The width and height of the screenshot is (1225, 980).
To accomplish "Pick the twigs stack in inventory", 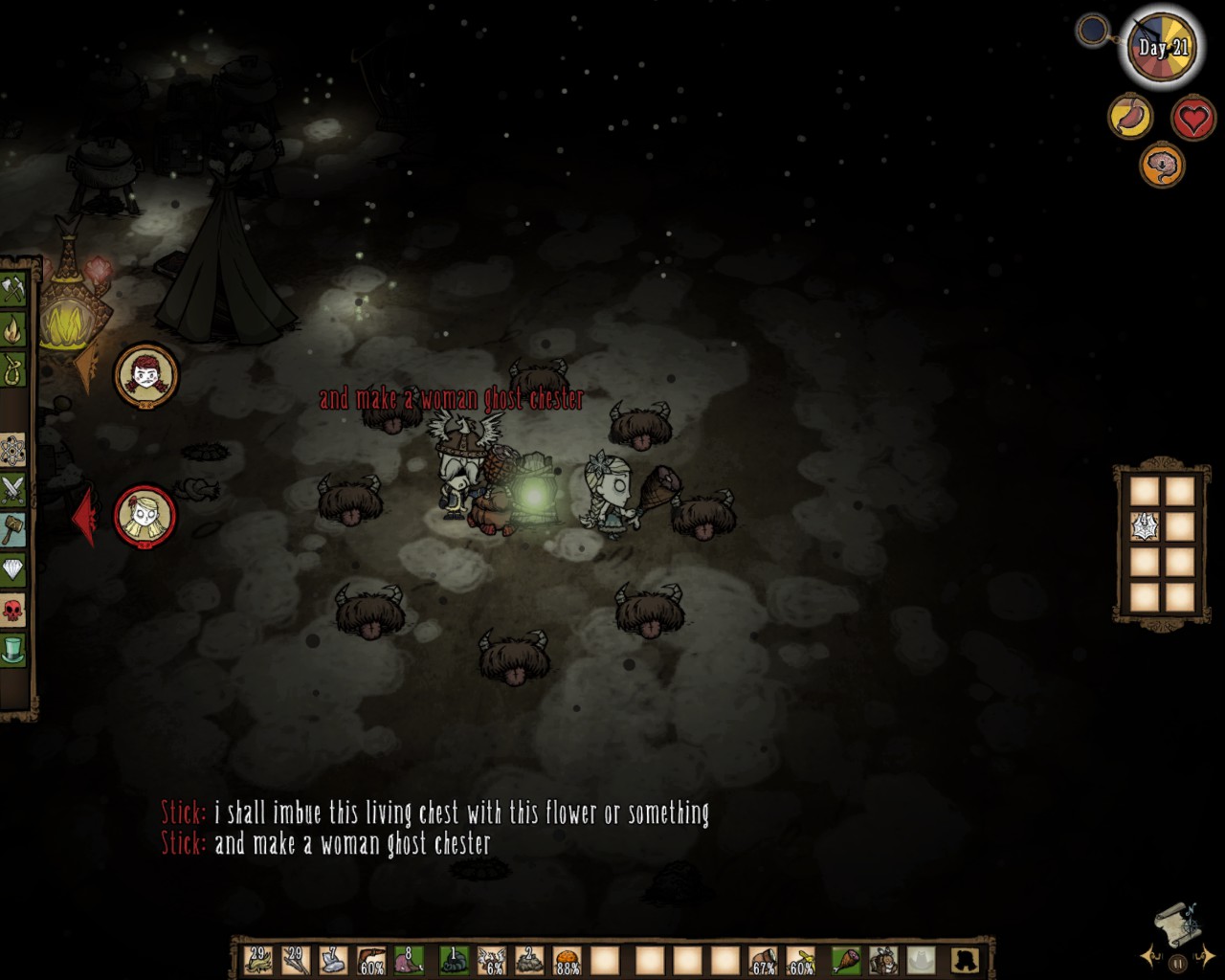I will (297, 959).
